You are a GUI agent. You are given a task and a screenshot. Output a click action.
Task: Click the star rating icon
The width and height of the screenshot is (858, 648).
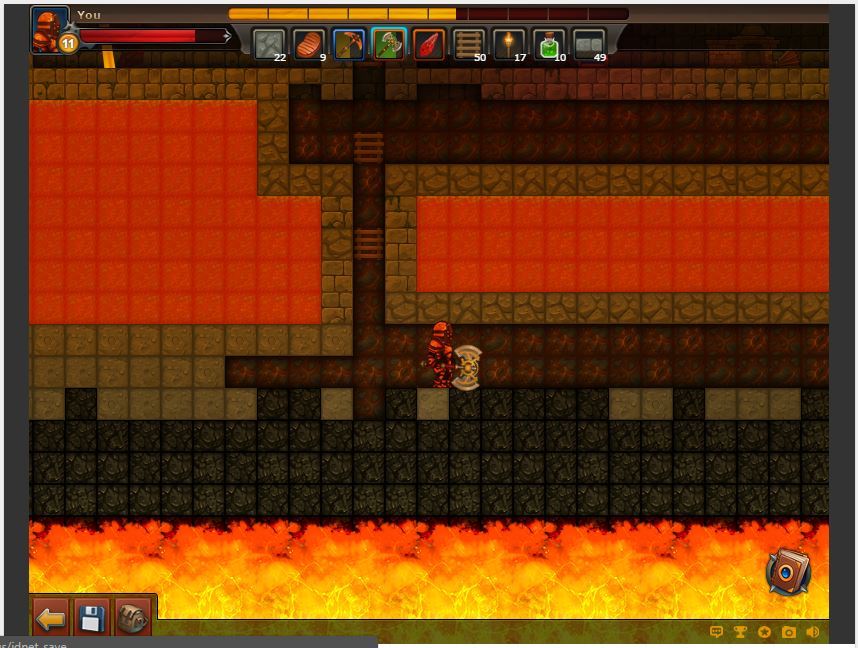tap(765, 632)
